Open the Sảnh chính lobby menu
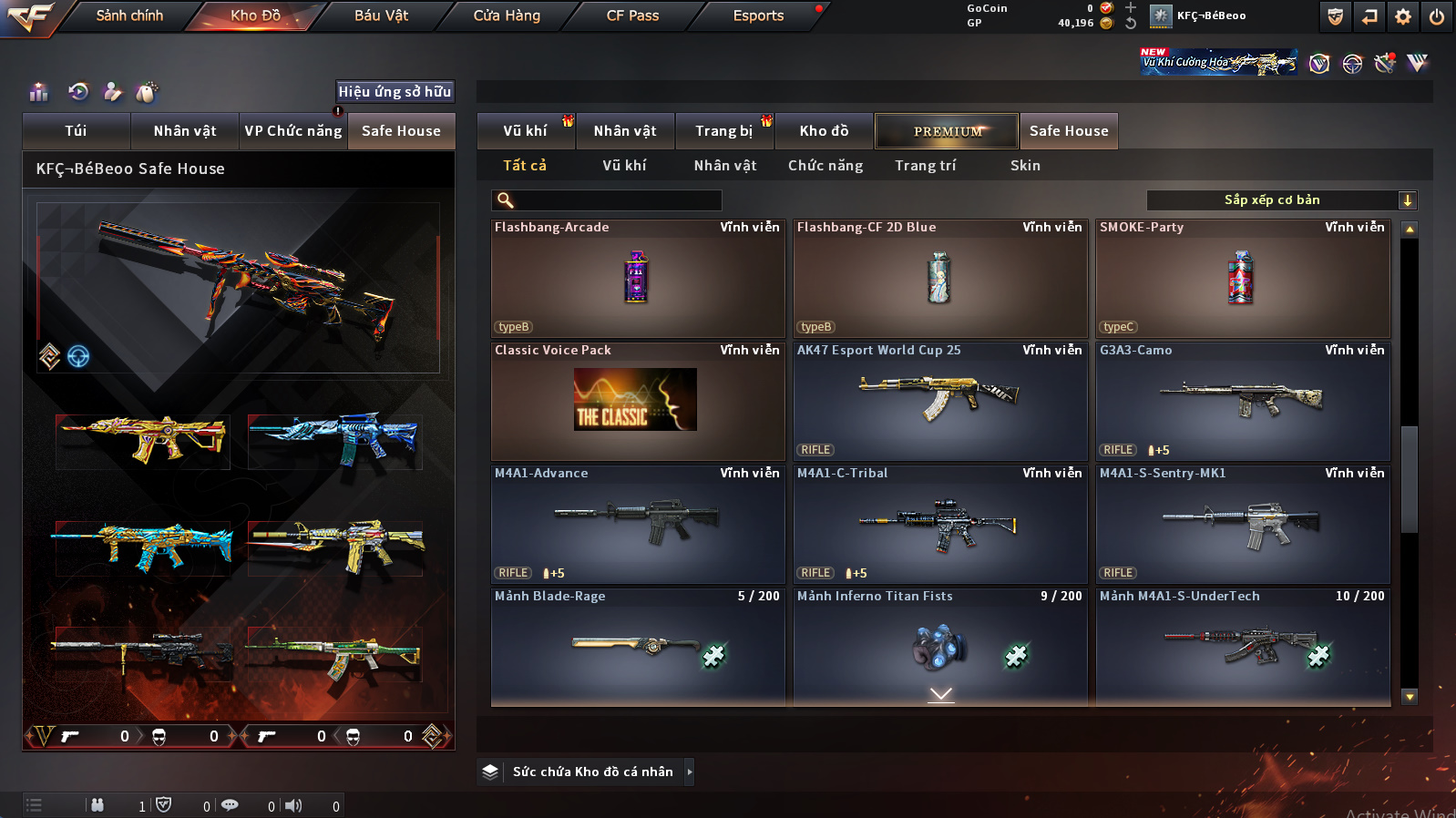The width and height of the screenshot is (1456, 818). 129,15
